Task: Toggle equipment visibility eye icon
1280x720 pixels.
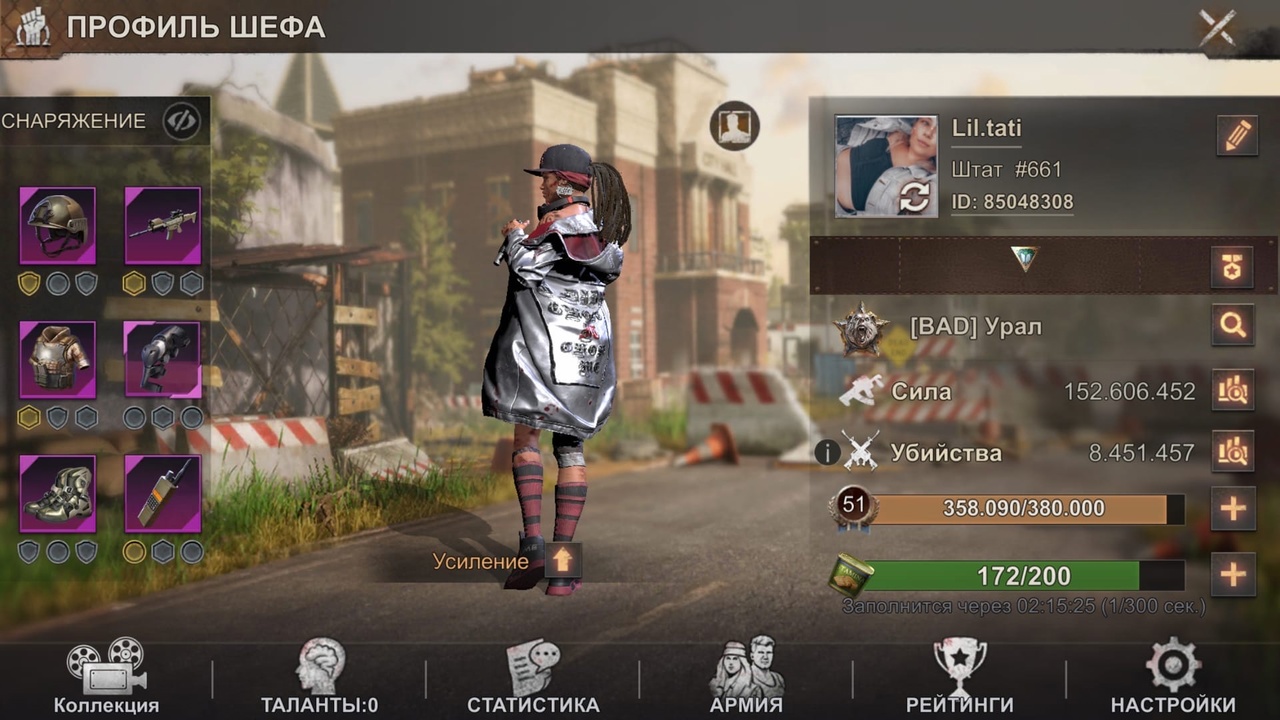Action: click(x=181, y=122)
